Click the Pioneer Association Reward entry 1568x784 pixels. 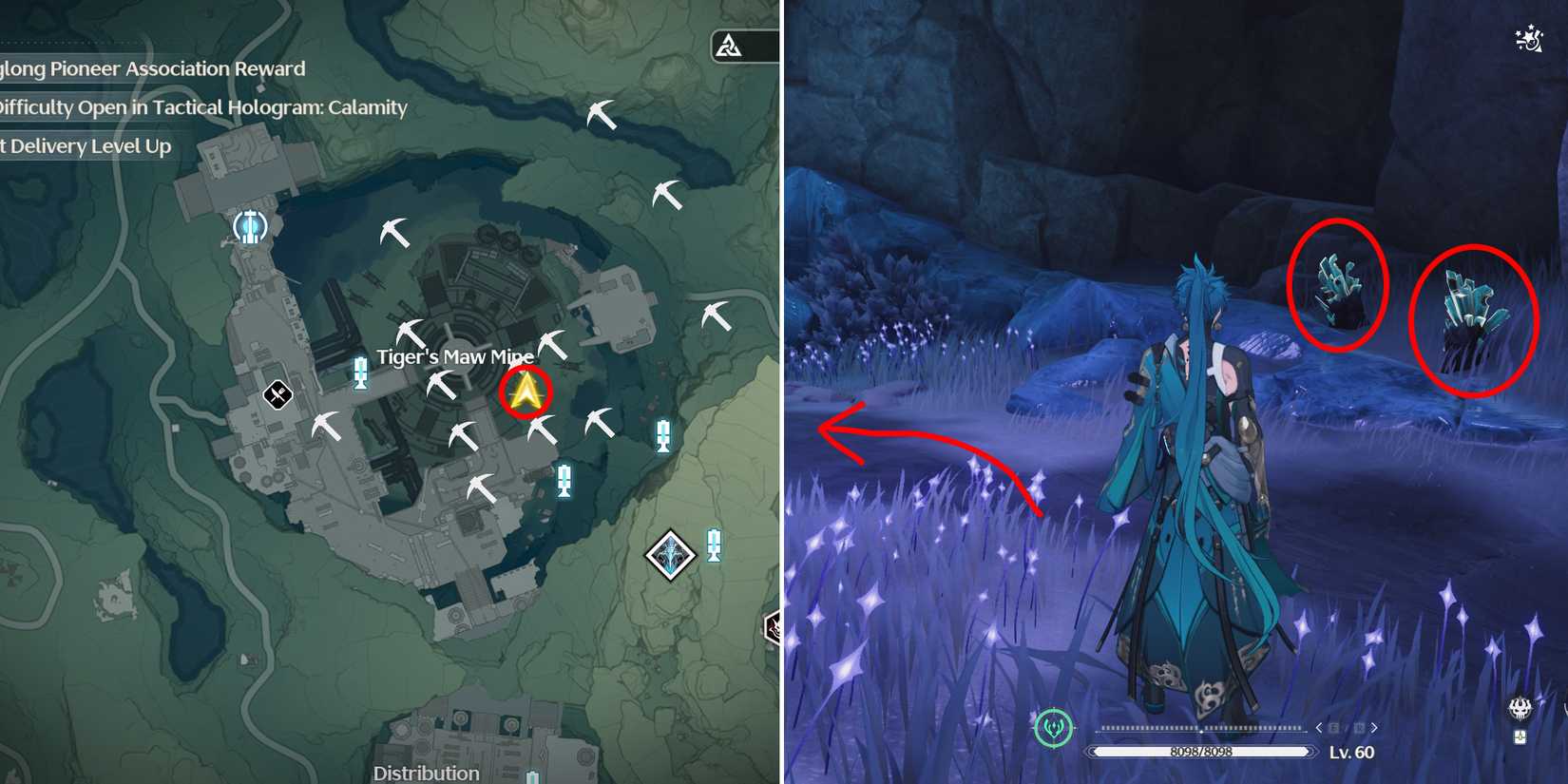coord(152,68)
